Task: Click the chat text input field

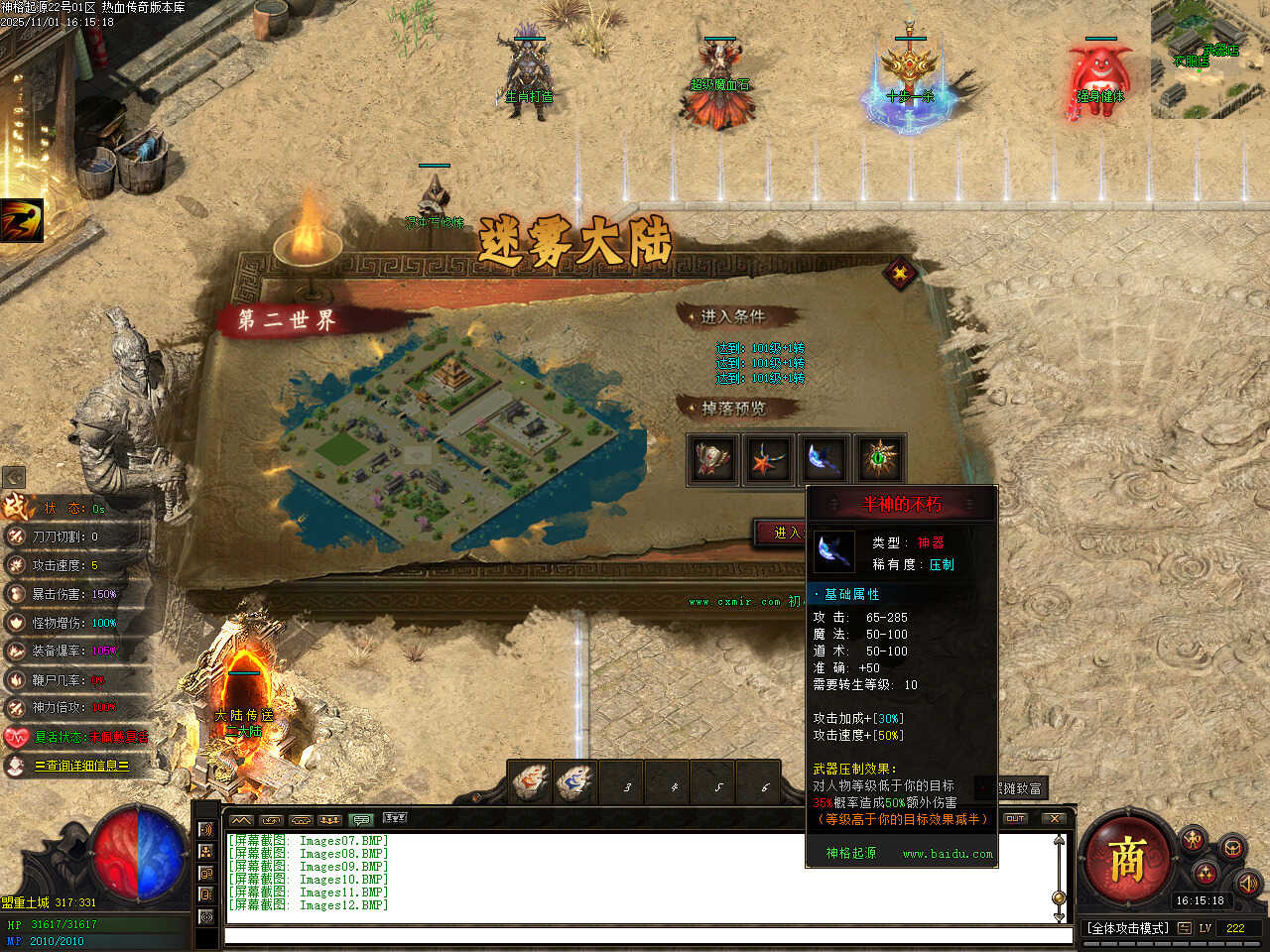Action: 645,935
